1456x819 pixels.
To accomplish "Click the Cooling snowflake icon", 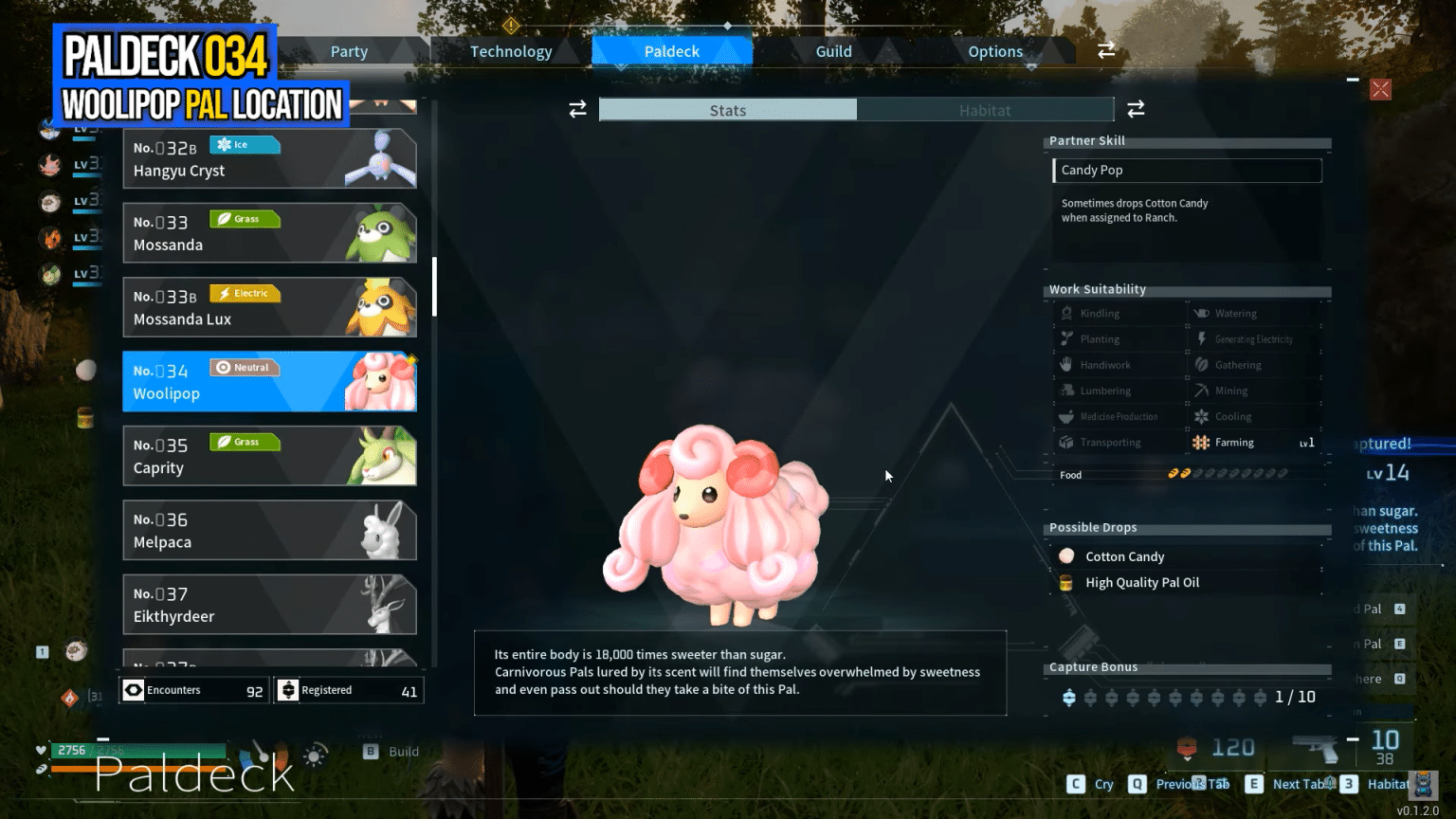I will tap(1202, 416).
